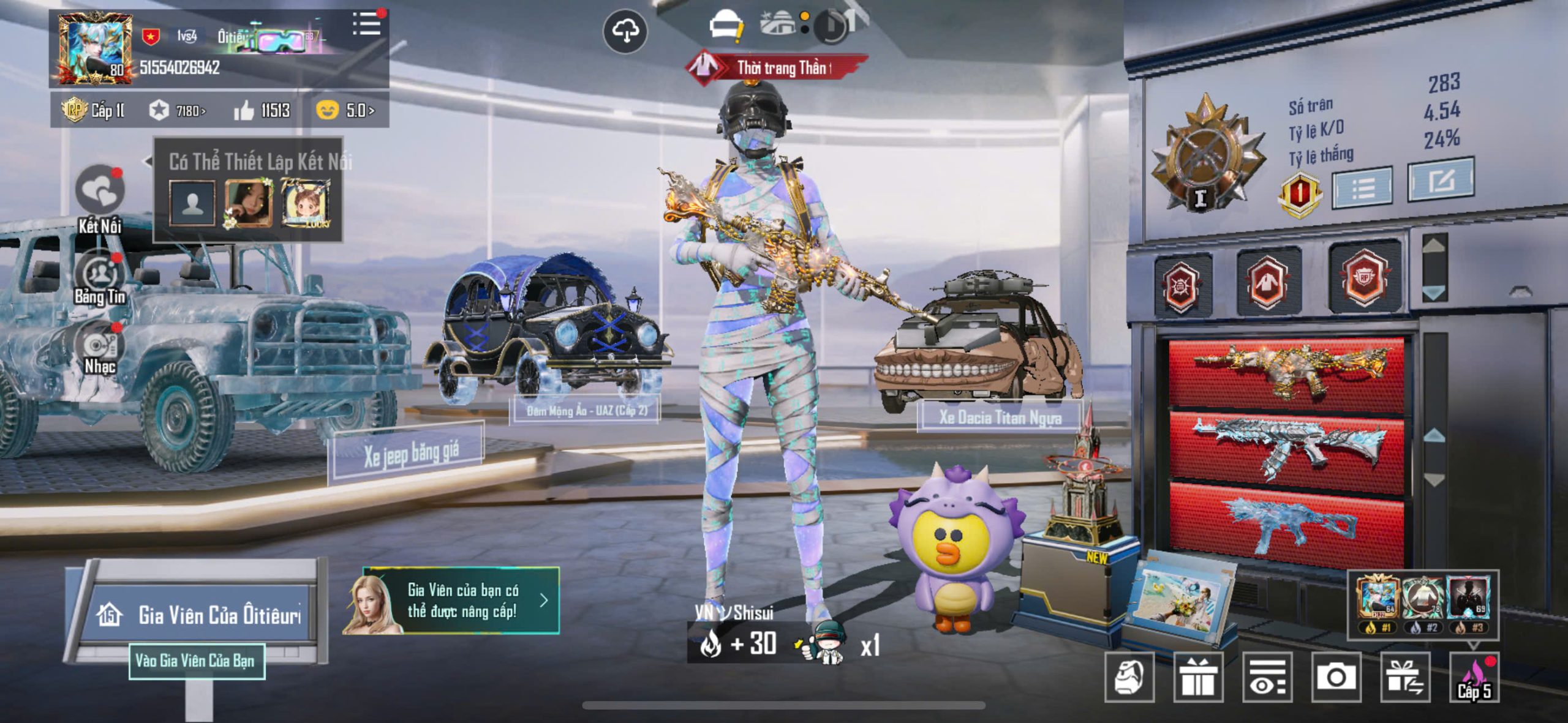
Task: Tap the cloud download icon
Action: click(625, 31)
